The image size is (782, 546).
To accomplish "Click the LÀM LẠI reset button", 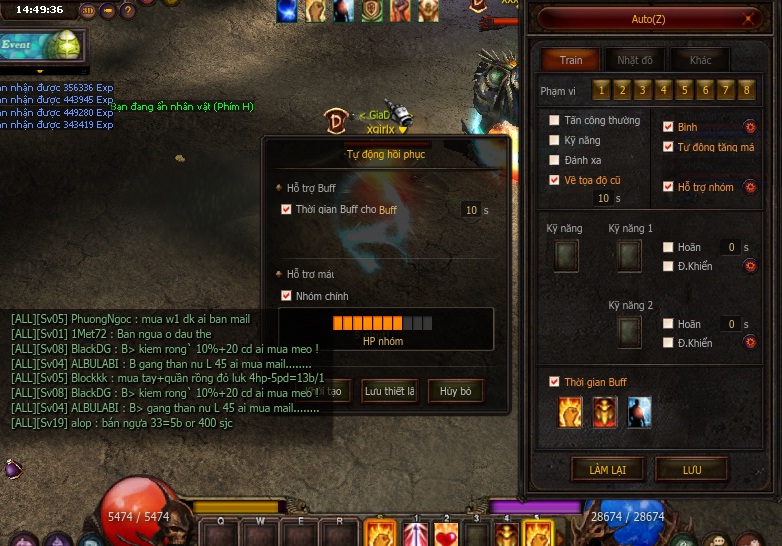I will point(607,470).
